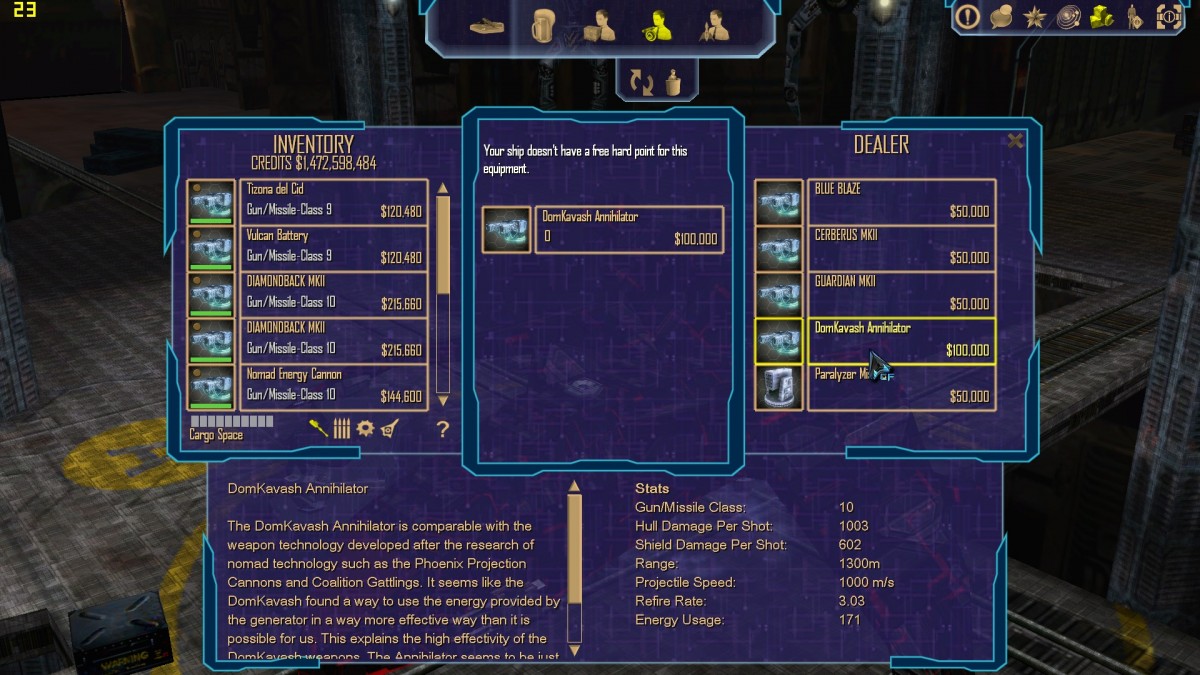The image size is (1200, 675).
Task: Choose GUARDIAN MKII from dealer list
Action: pyautogui.click(x=900, y=294)
